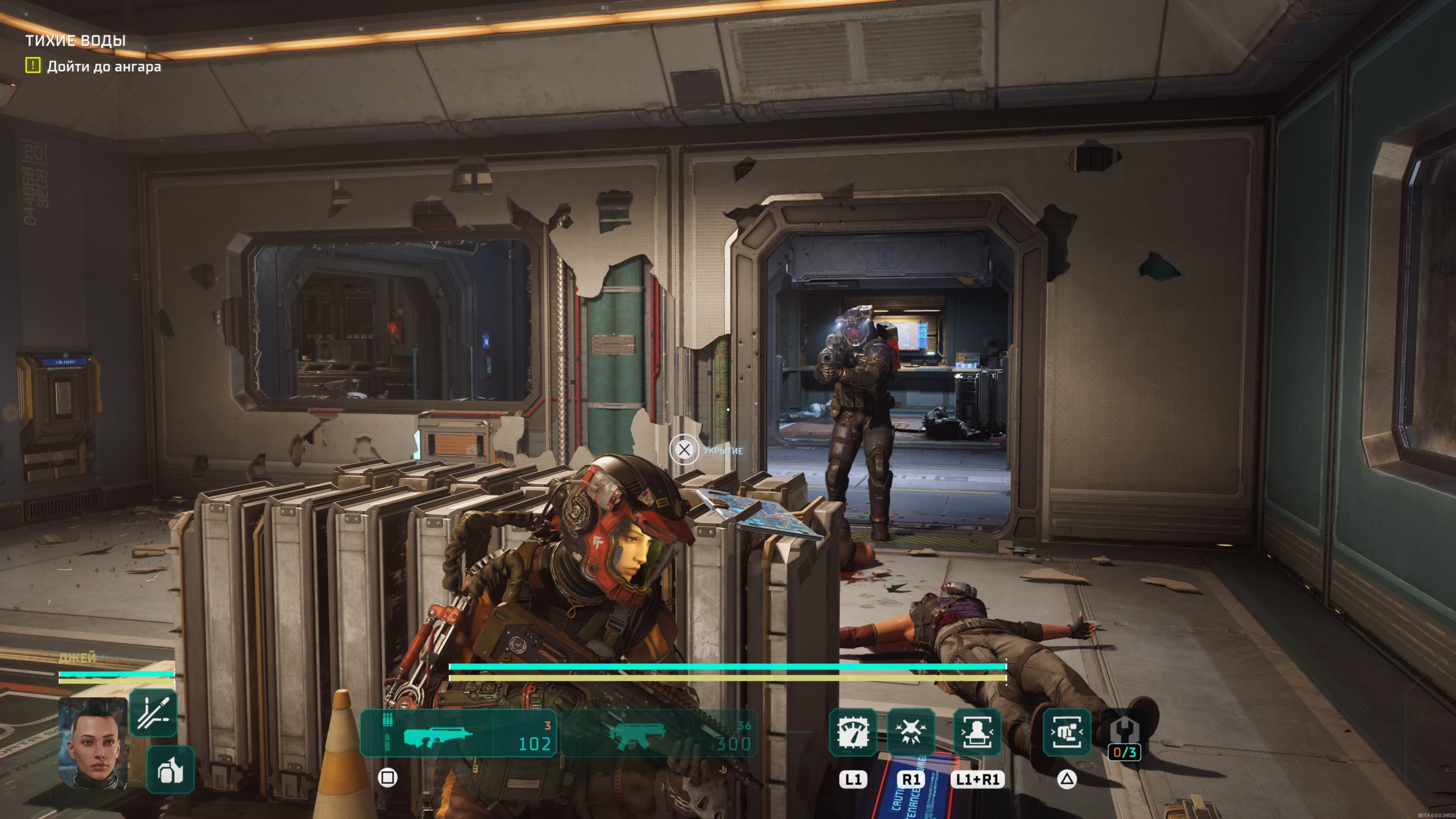This screenshot has width=1456, height=819.
Task: Trigger the crossed-burst explosion ability
Action: pyautogui.click(x=911, y=733)
